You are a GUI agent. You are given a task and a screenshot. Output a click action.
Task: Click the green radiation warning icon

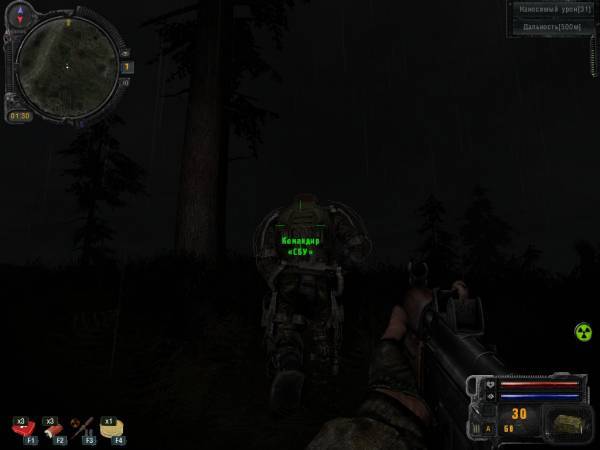(x=583, y=331)
